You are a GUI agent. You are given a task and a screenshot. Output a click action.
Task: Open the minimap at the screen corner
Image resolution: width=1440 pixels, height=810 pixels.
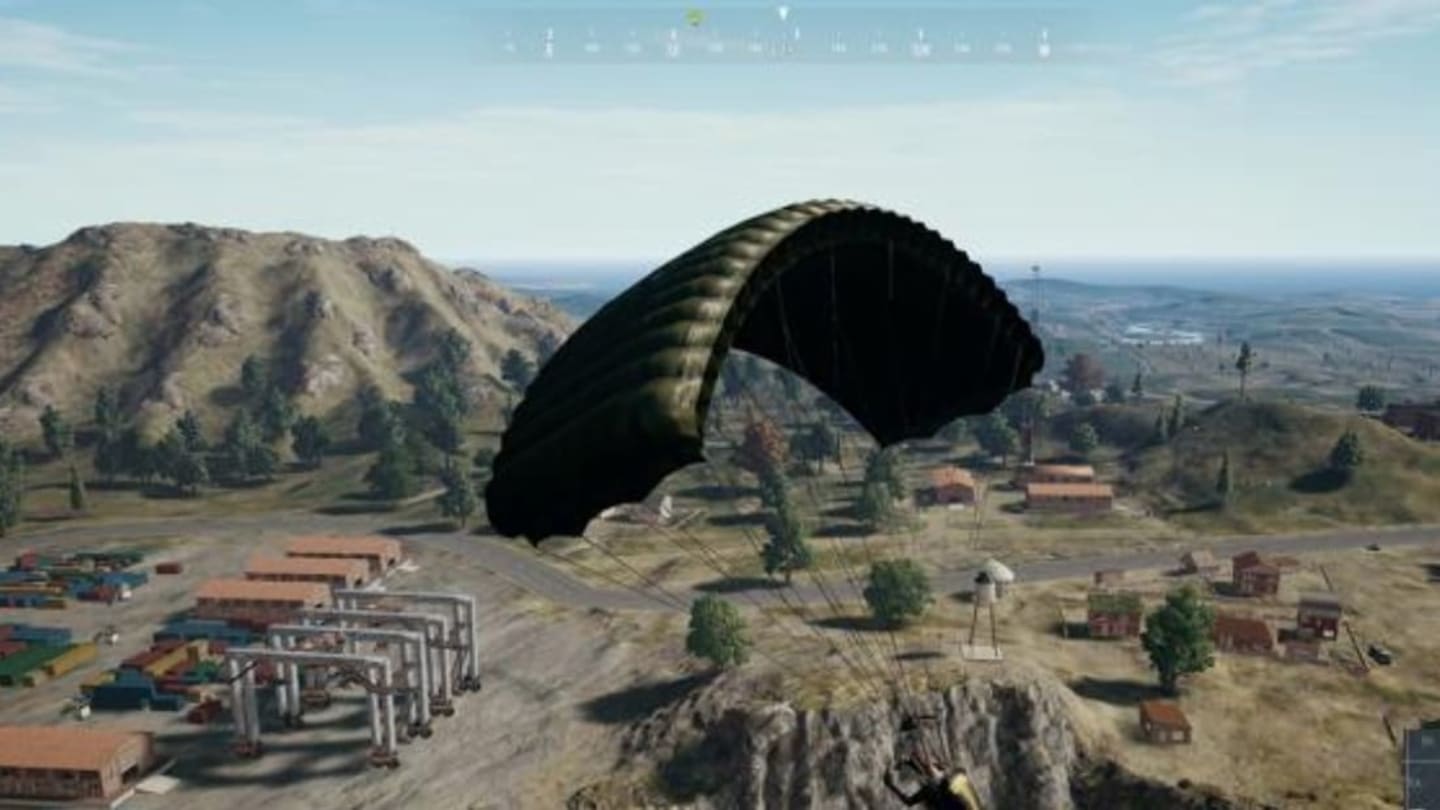tap(1422, 768)
